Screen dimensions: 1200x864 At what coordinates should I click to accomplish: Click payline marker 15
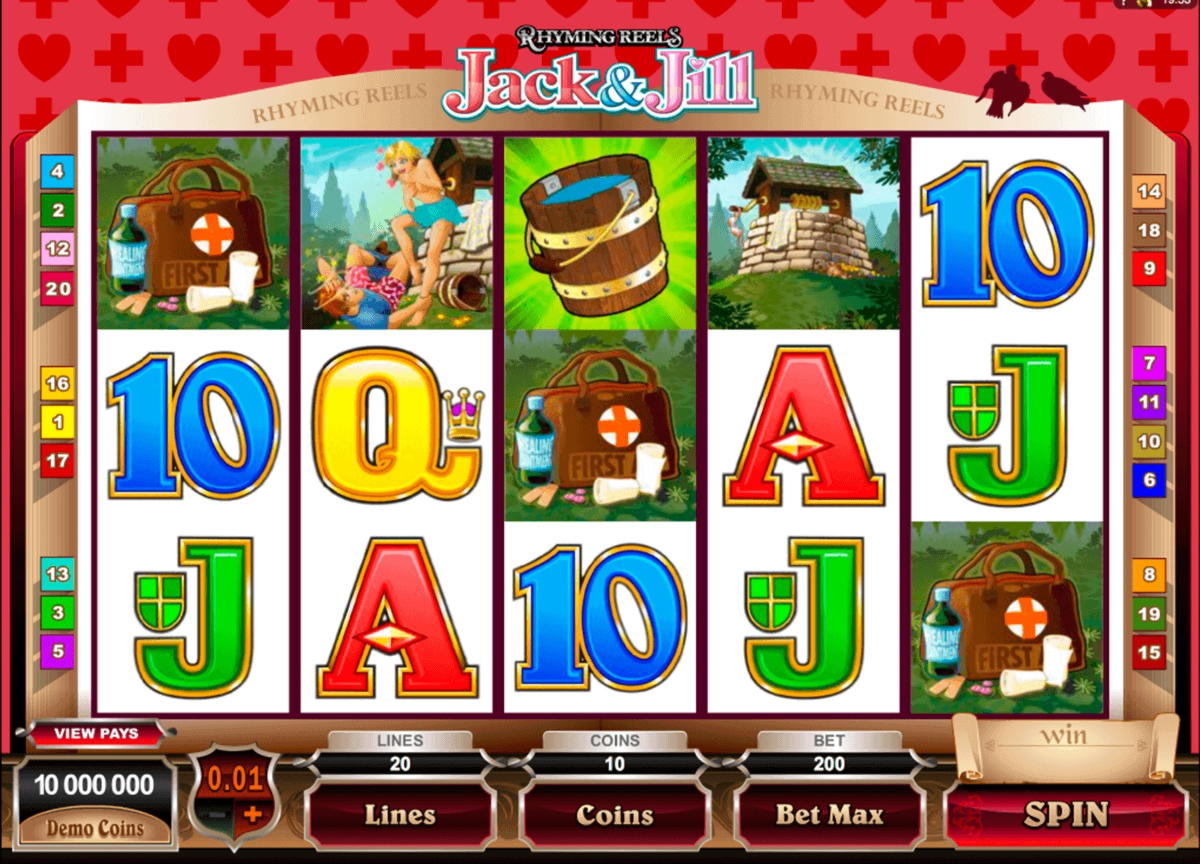(x=1149, y=653)
